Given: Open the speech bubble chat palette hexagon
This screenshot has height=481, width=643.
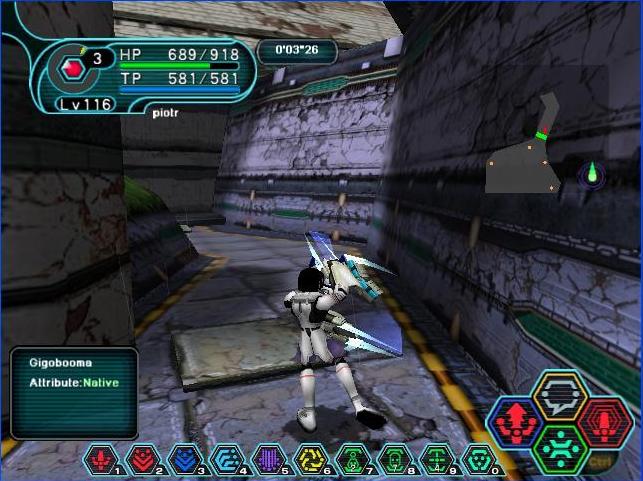Looking at the screenshot, I should 557,398.
